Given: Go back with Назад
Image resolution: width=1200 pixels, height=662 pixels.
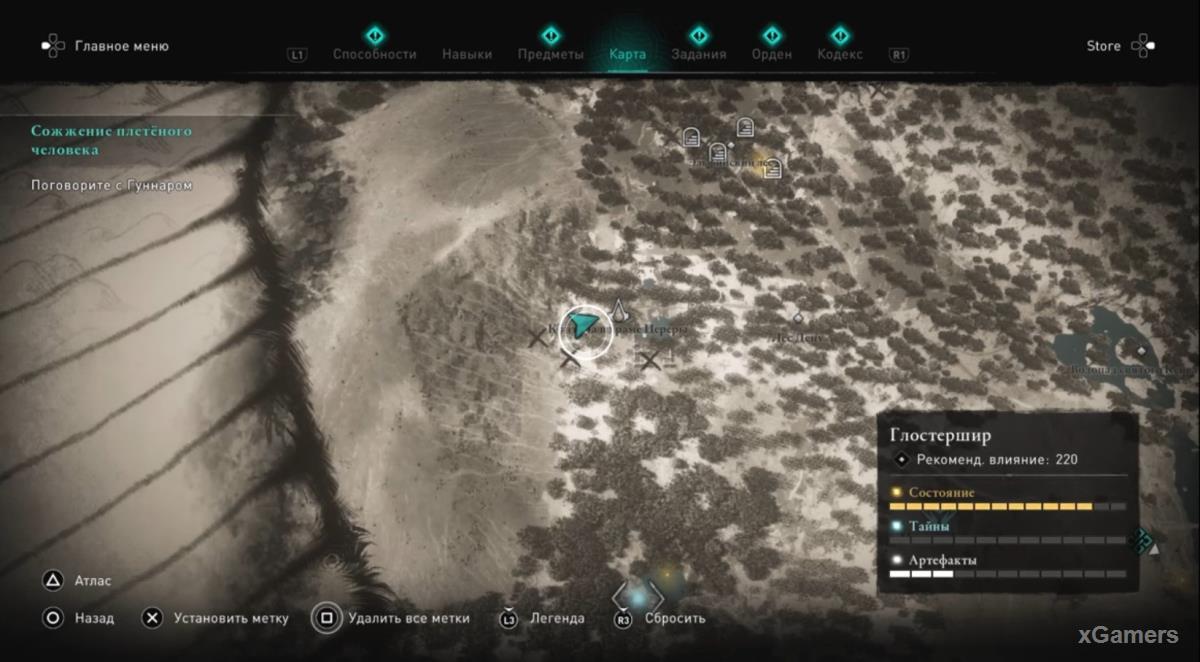Looking at the screenshot, I should point(94,618).
